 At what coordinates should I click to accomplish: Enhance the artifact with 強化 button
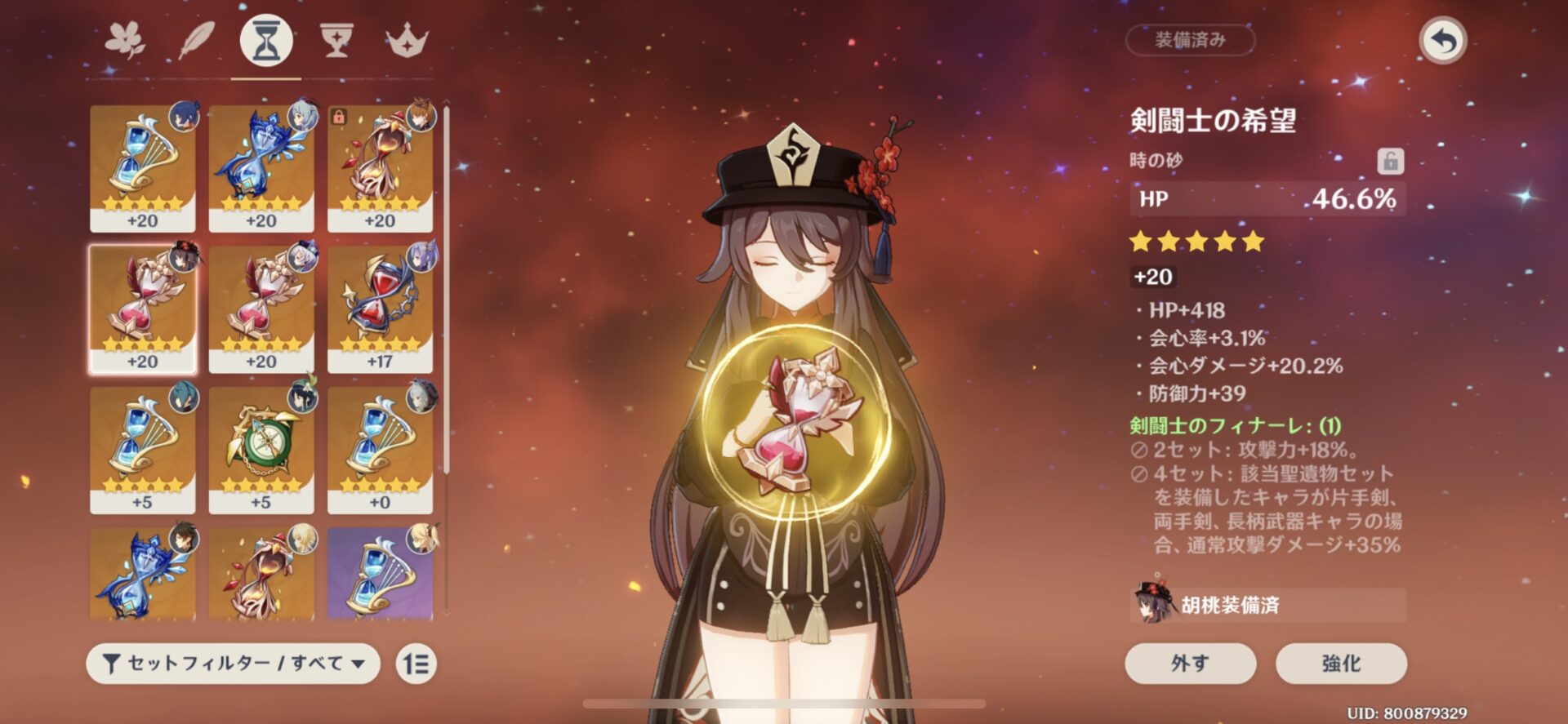pyautogui.click(x=1341, y=663)
